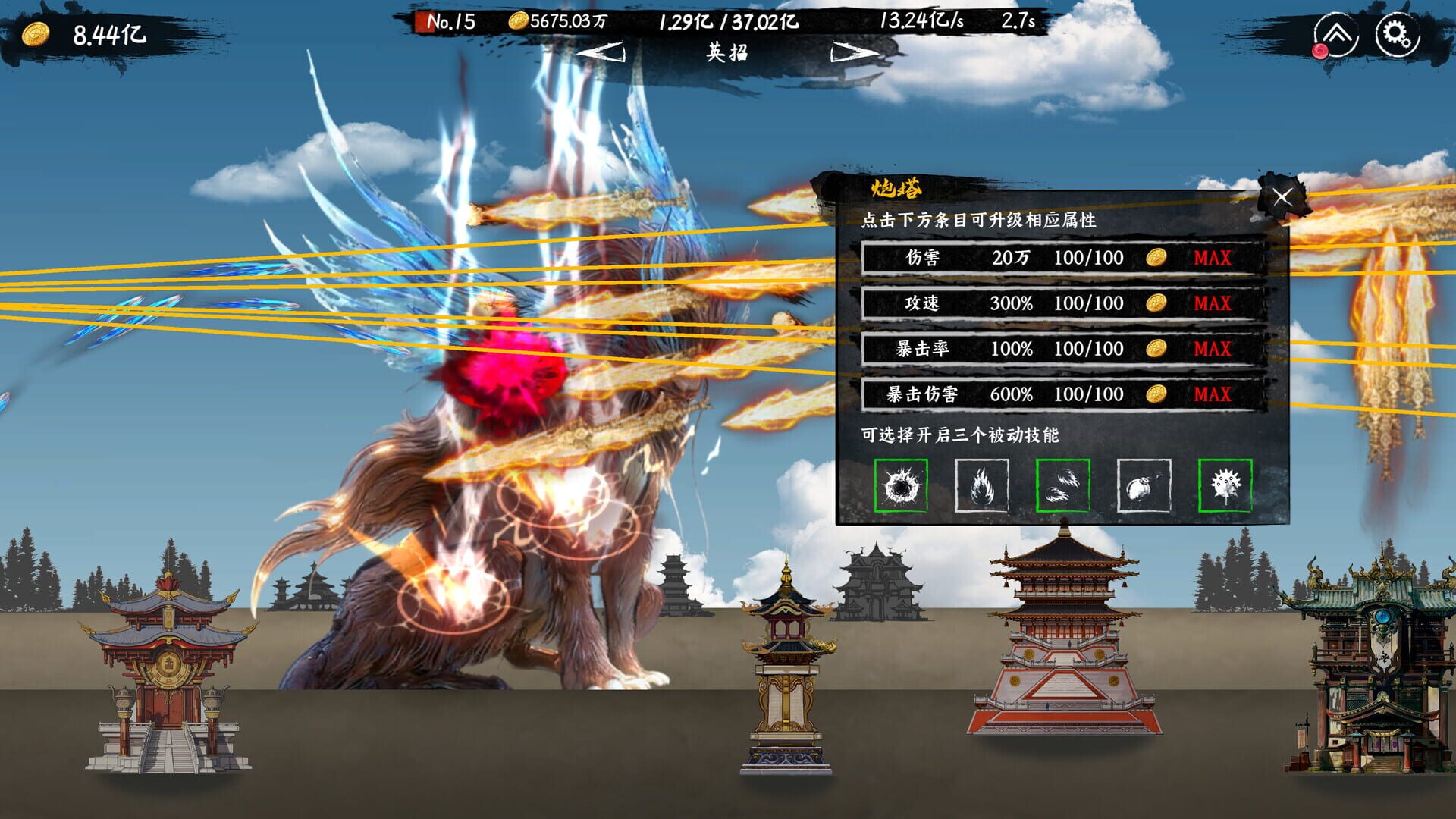Close the 炮塔 upgrade panel
The width and height of the screenshot is (1456, 819).
click(1282, 196)
